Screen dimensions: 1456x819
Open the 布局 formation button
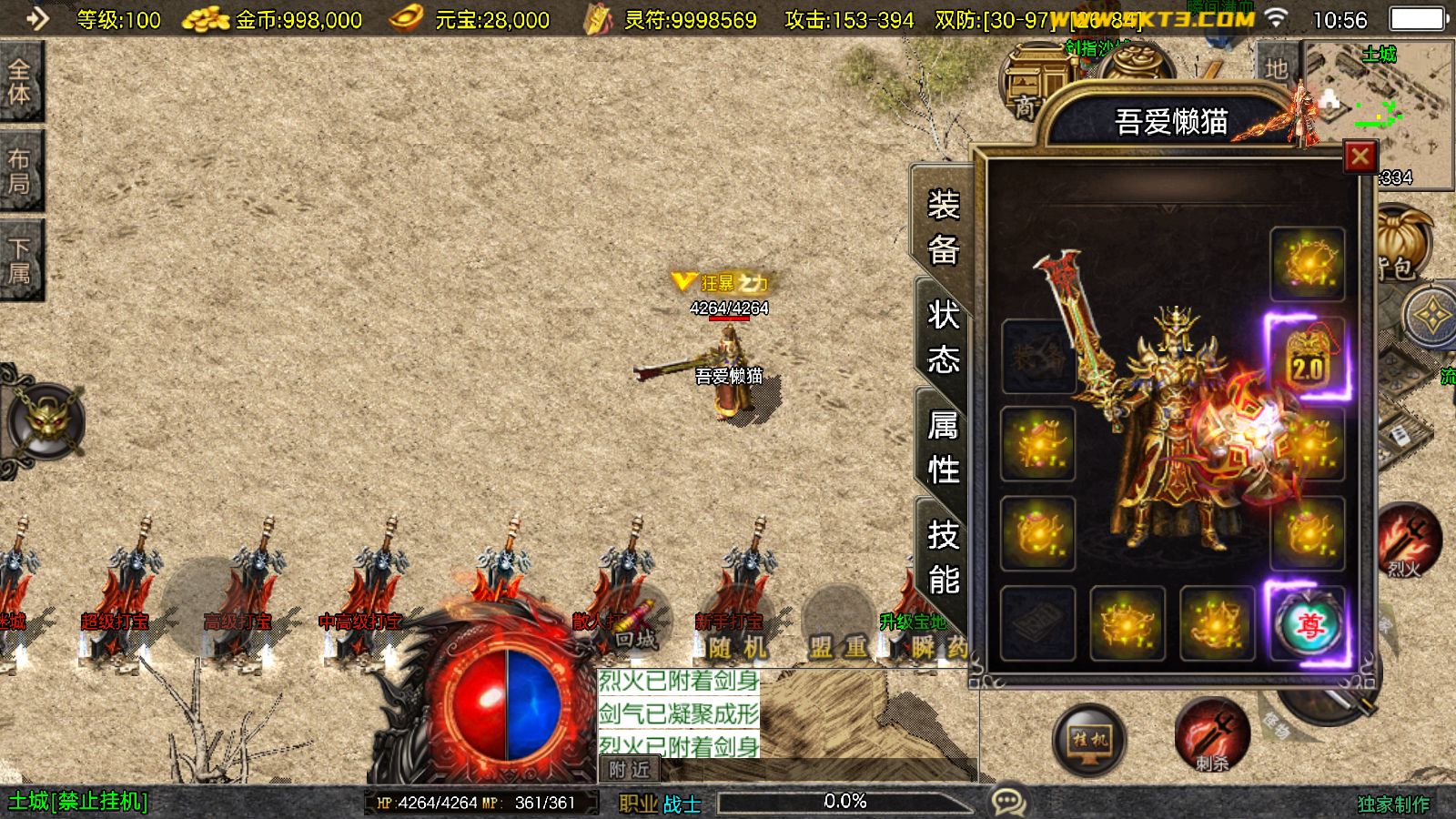(x=20, y=171)
